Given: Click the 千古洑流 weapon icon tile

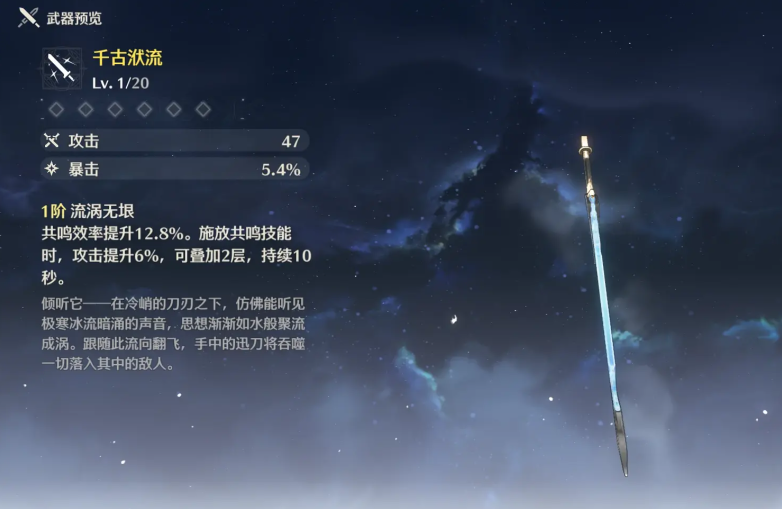Looking at the screenshot, I should pos(63,68).
